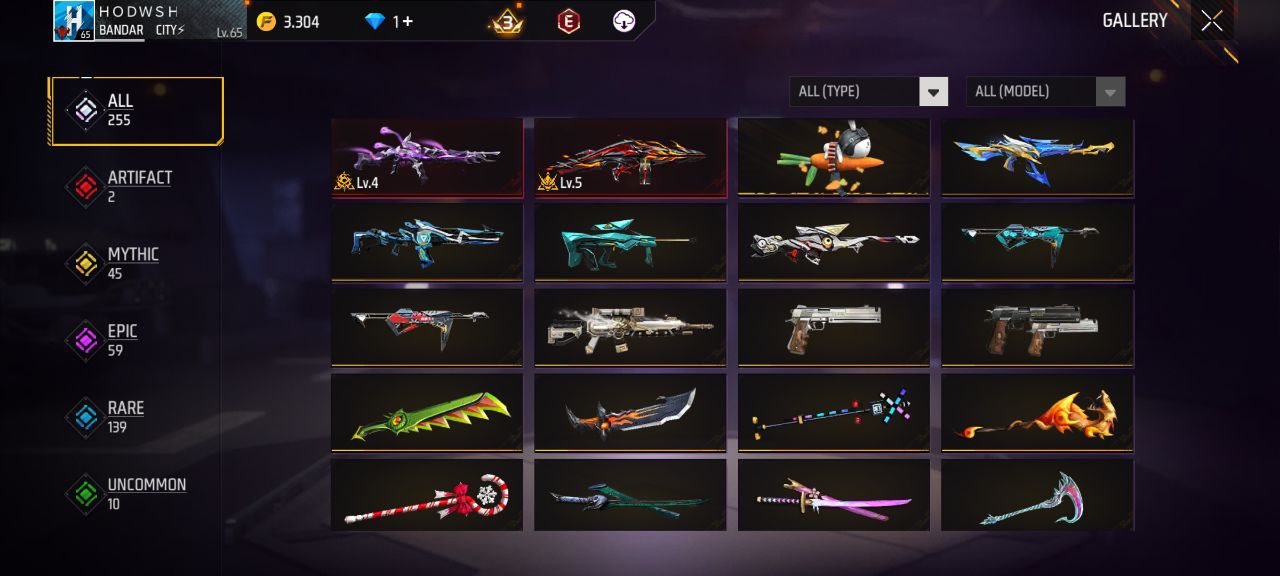Open the HODWSH player profile avatar

point(74,21)
